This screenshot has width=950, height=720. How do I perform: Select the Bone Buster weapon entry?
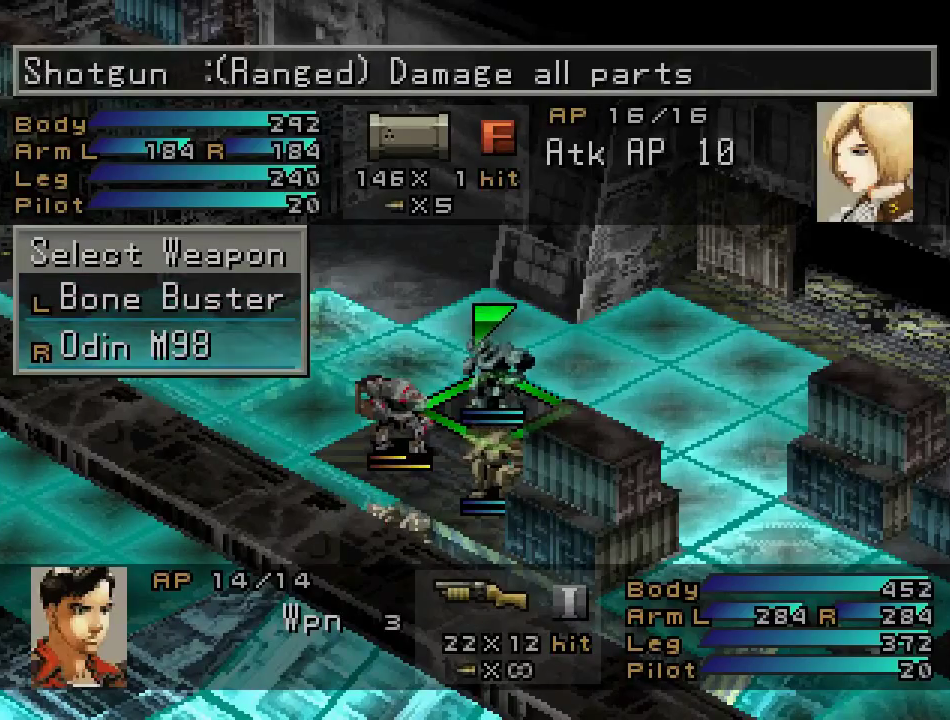pyautogui.click(x=170, y=298)
